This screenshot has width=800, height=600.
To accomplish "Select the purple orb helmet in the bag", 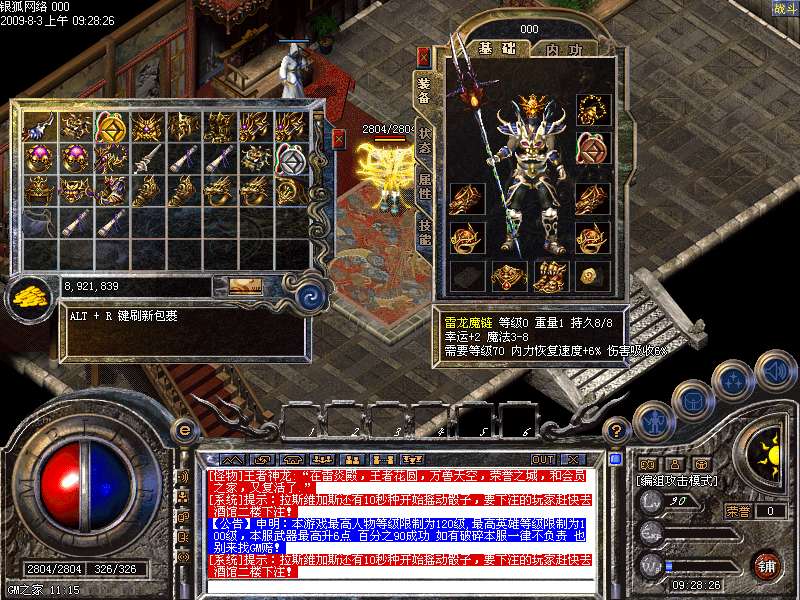I will [38, 158].
